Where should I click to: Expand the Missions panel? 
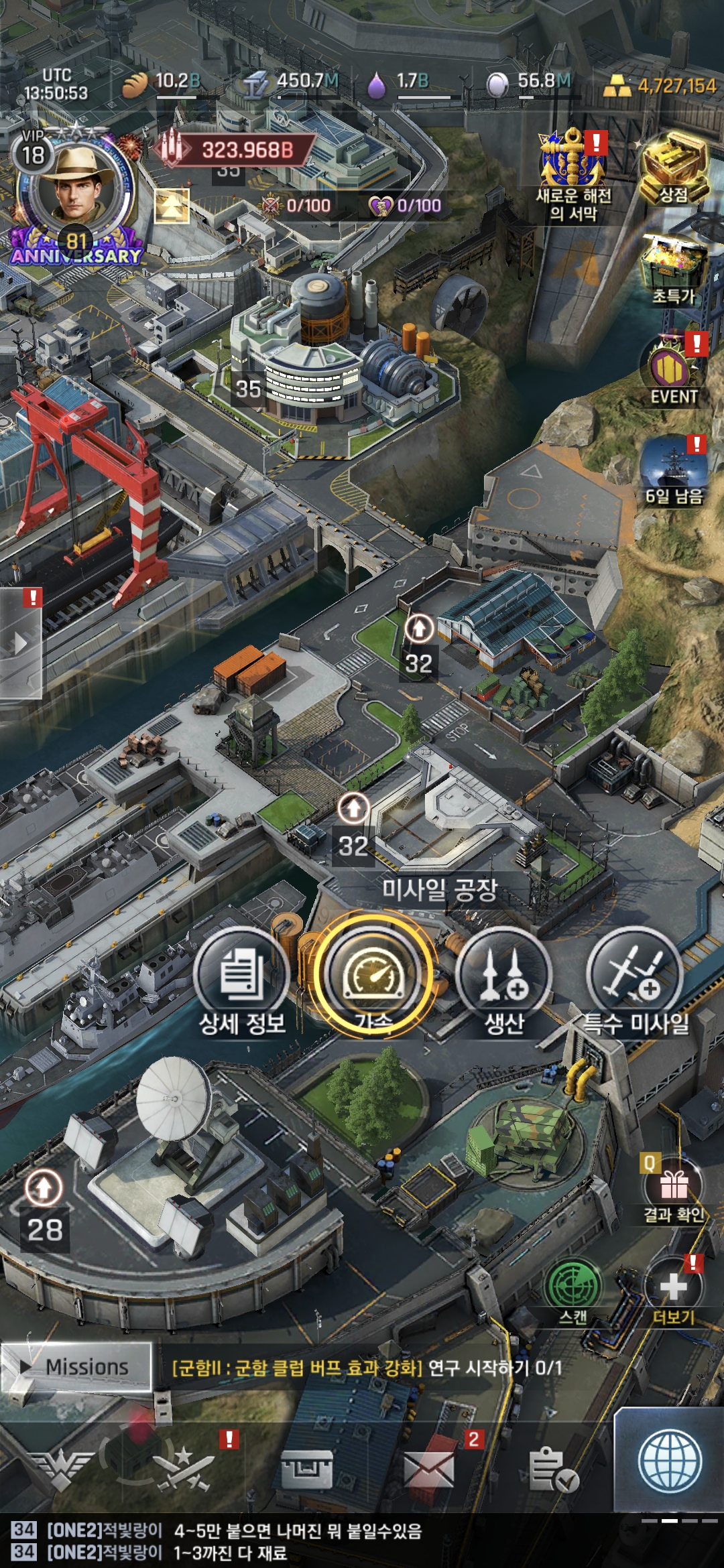(76, 1367)
